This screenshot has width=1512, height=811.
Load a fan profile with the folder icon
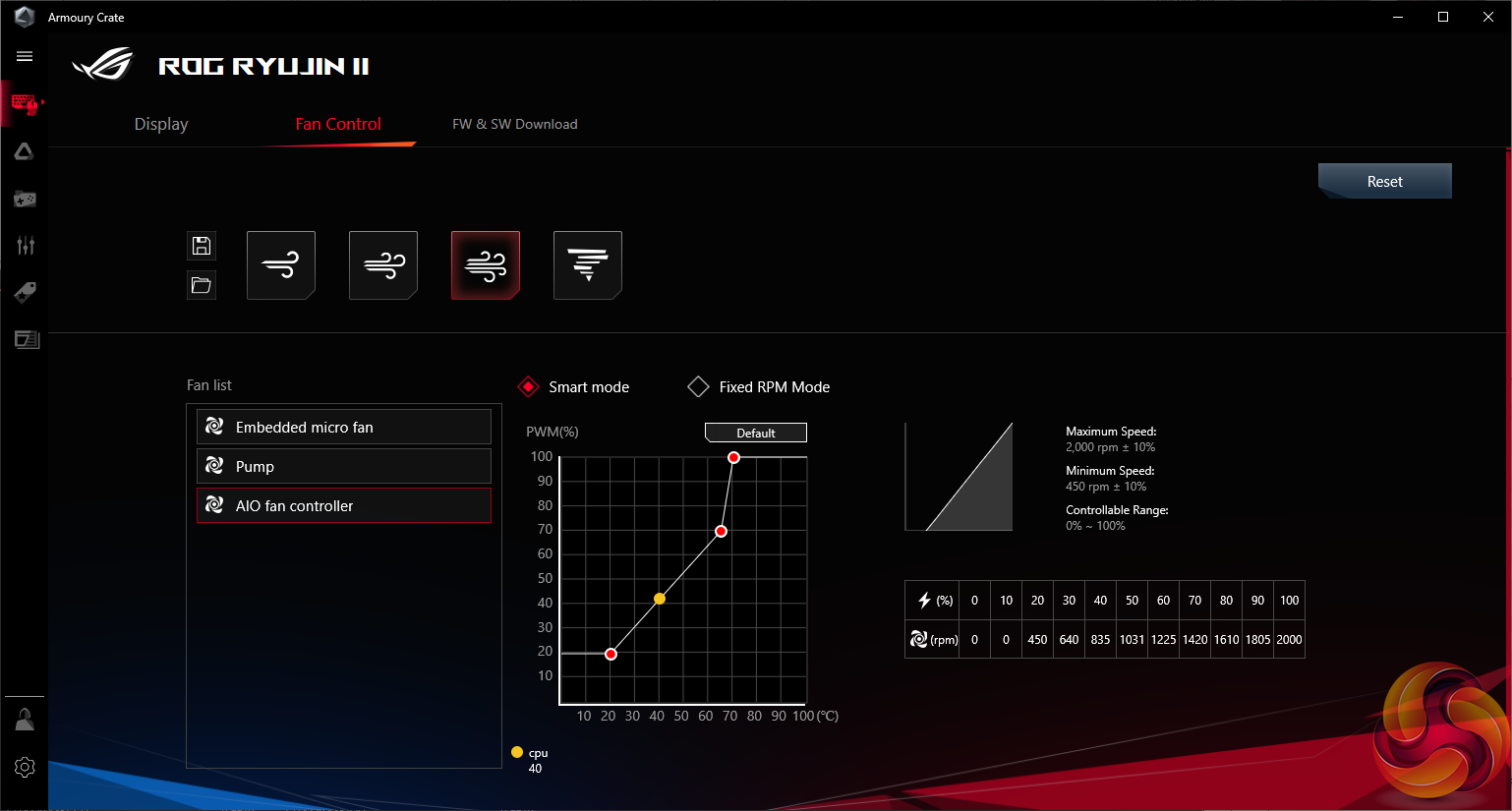pyautogui.click(x=202, y=285)
